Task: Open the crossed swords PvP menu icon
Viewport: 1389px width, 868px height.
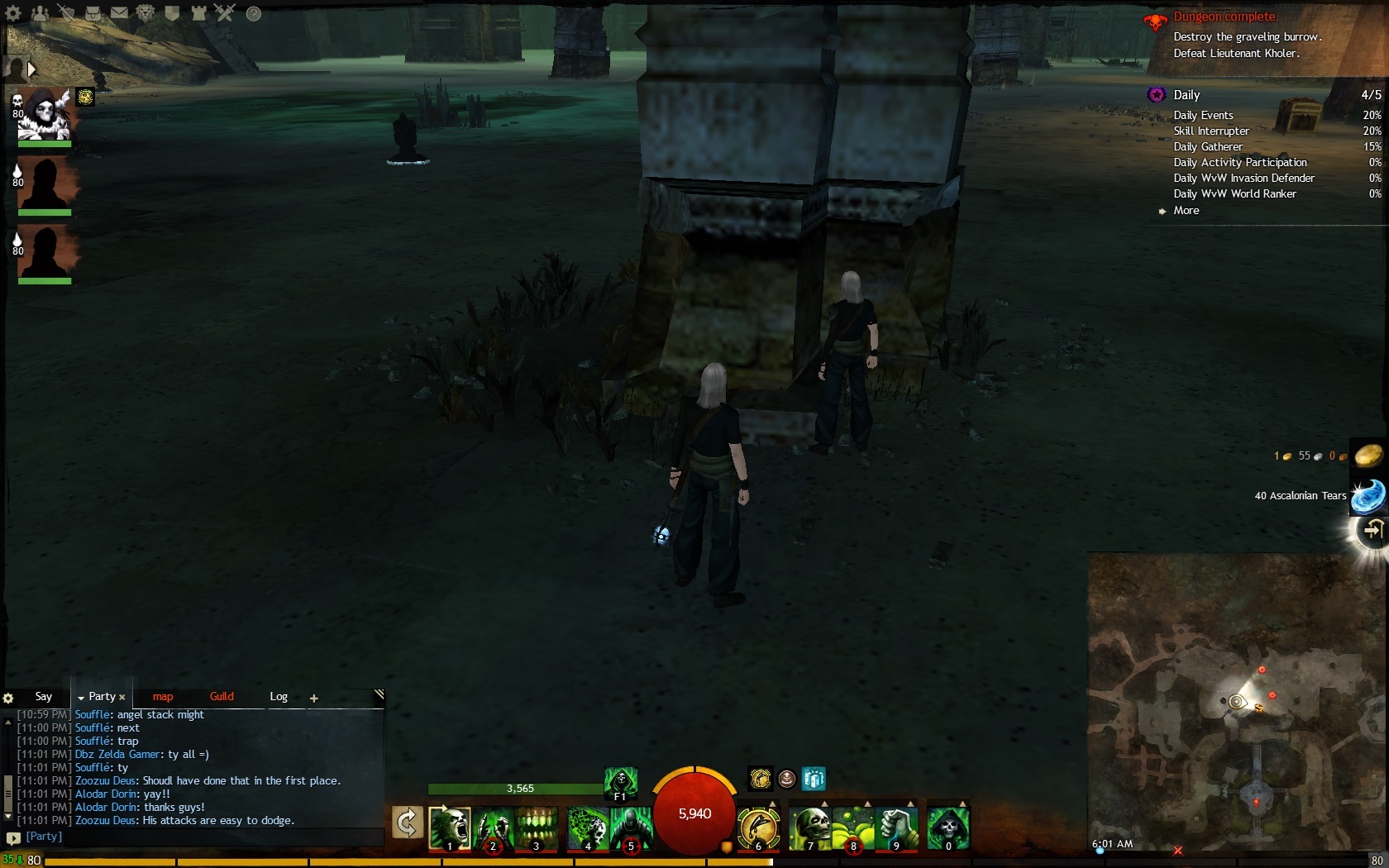Action: [x=225, y=12]
